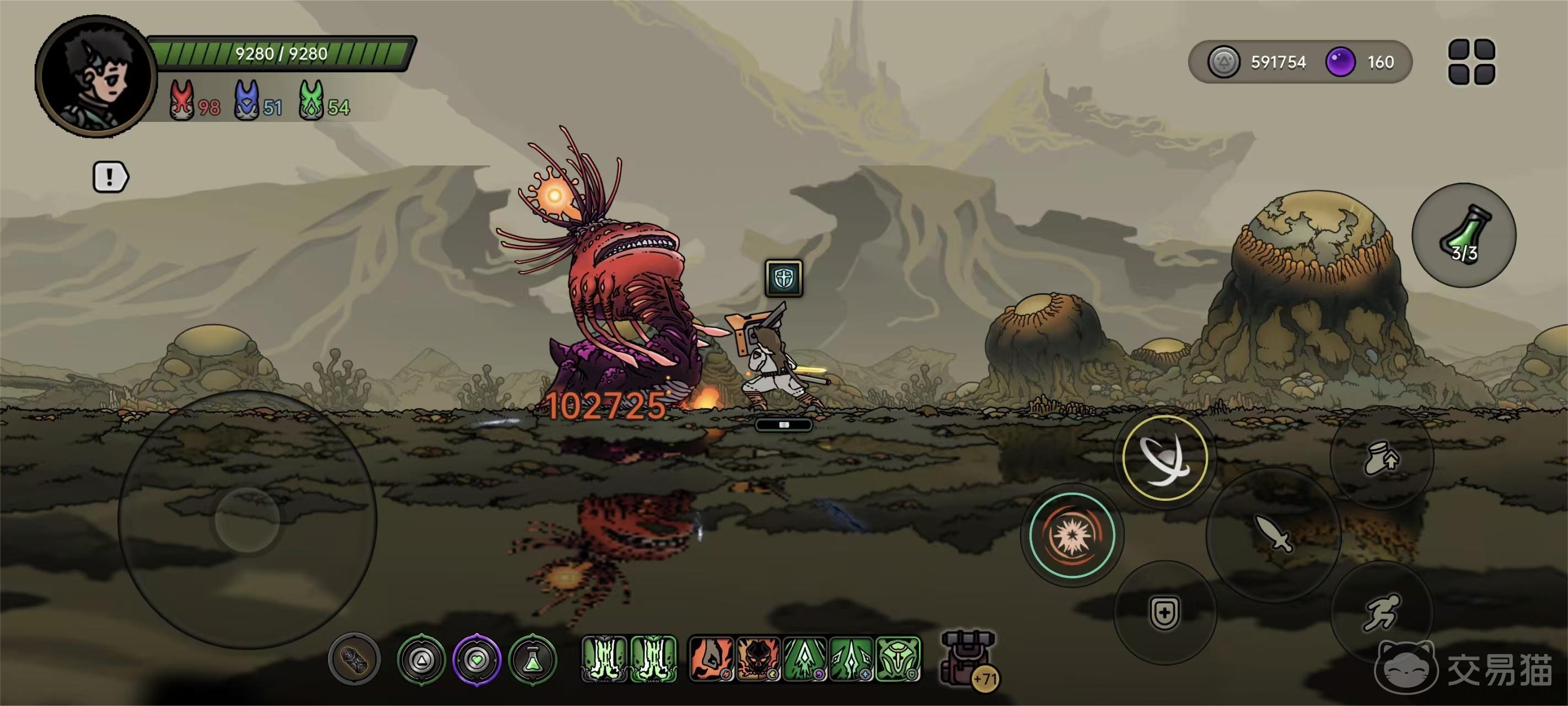
Task: Select the green flask round slot
Action: point(533,659)
